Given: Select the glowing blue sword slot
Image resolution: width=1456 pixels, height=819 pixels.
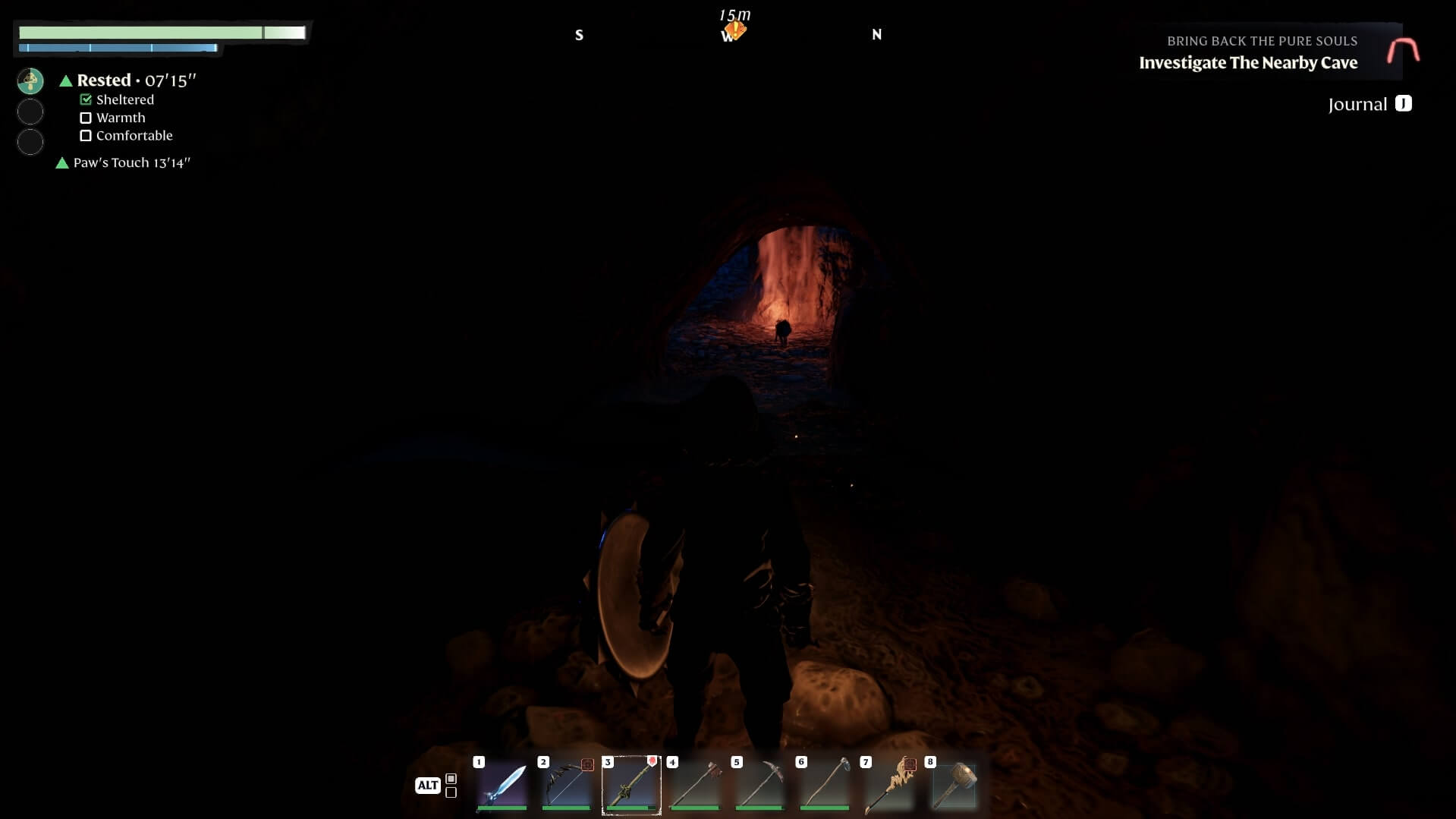Looking at the screenshot, I should tap(502, 785).
